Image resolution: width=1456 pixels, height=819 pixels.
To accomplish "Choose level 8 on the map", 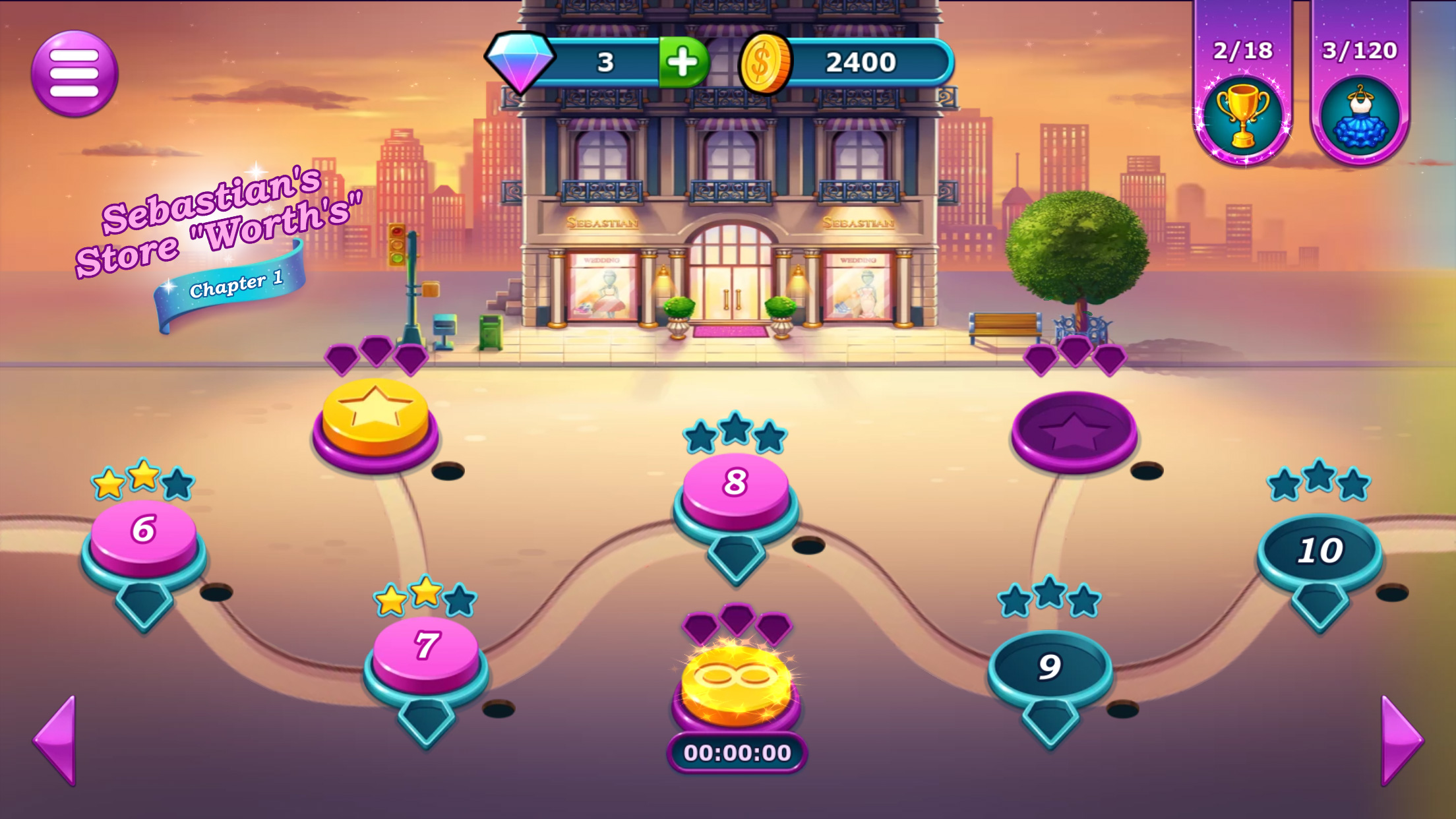I will coord(735,485).
